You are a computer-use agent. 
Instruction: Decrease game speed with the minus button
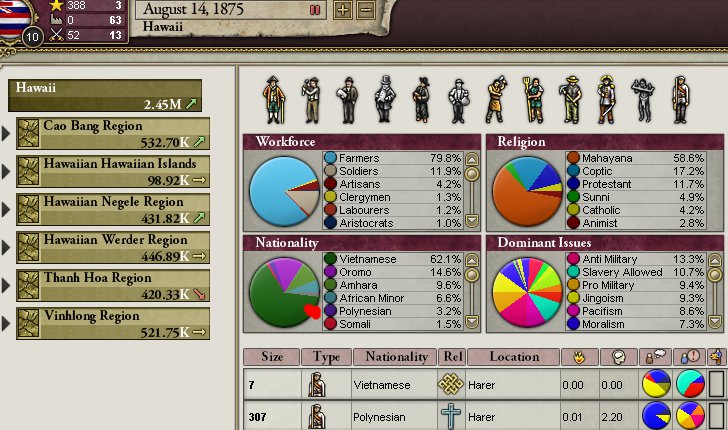[366, 10]
